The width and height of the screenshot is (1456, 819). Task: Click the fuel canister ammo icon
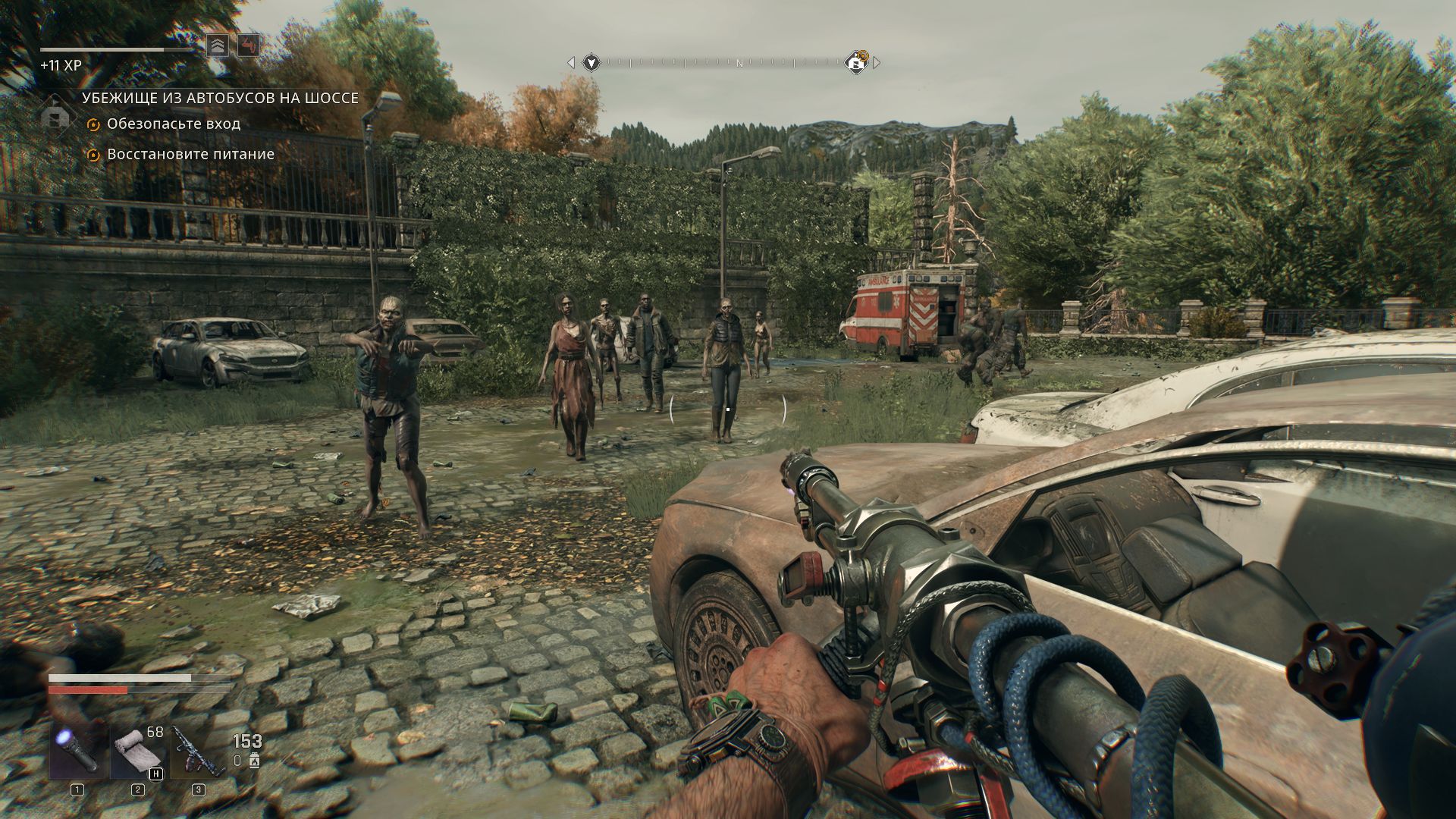tap(254, 761)
